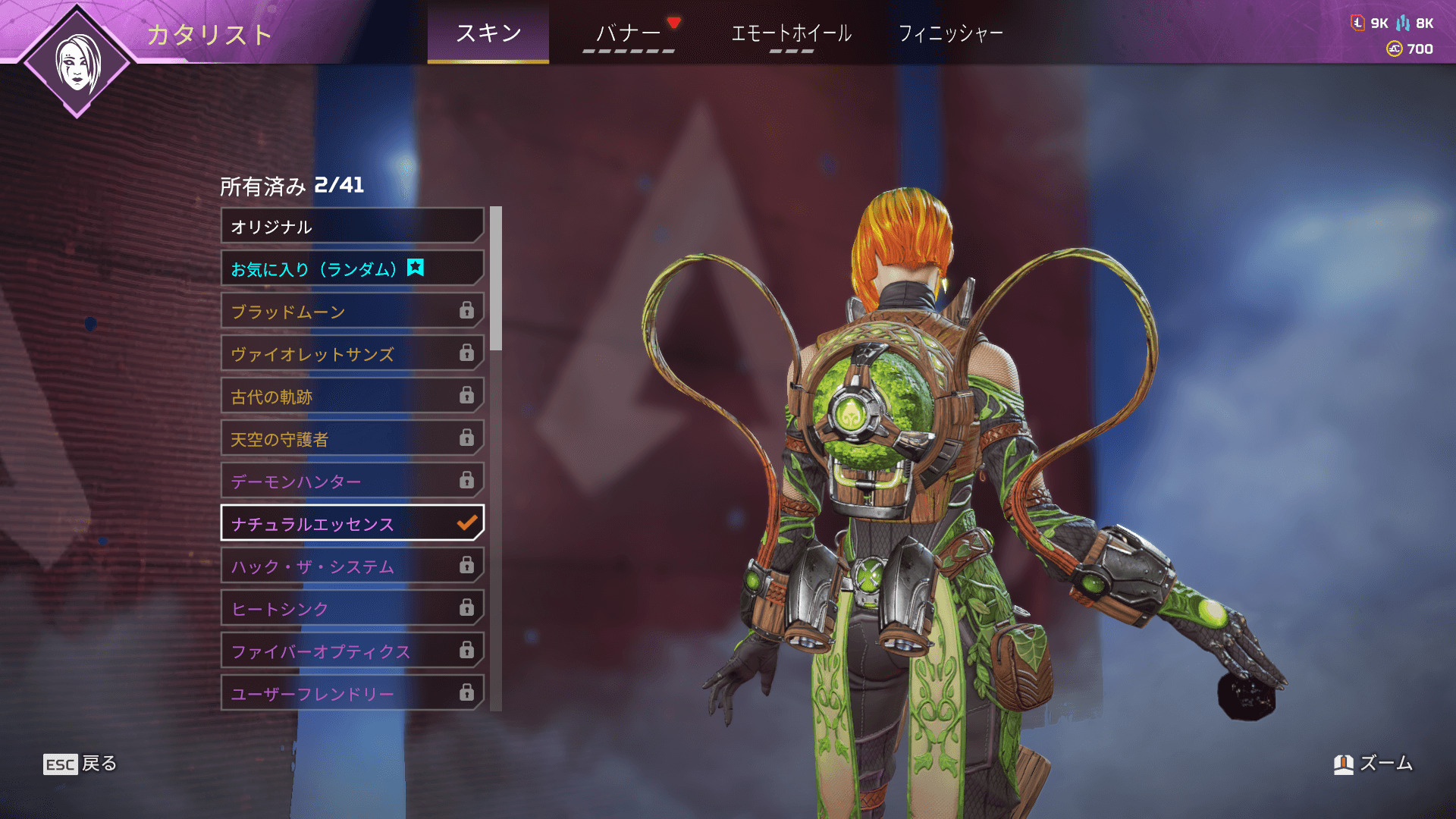This screenshot has height=819, width=1456.
Task: Select the 古代の軌跡 skin entry
Action: pos(352,396)
